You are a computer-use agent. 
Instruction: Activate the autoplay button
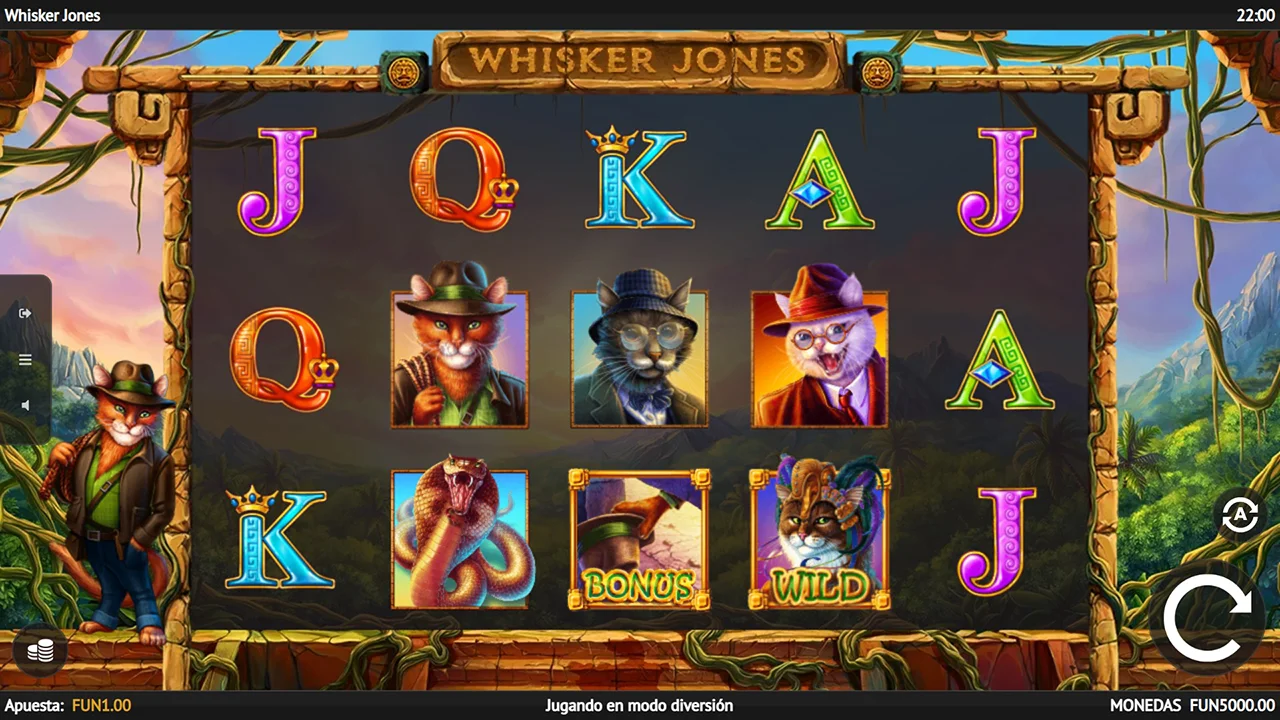[1240, 515]
